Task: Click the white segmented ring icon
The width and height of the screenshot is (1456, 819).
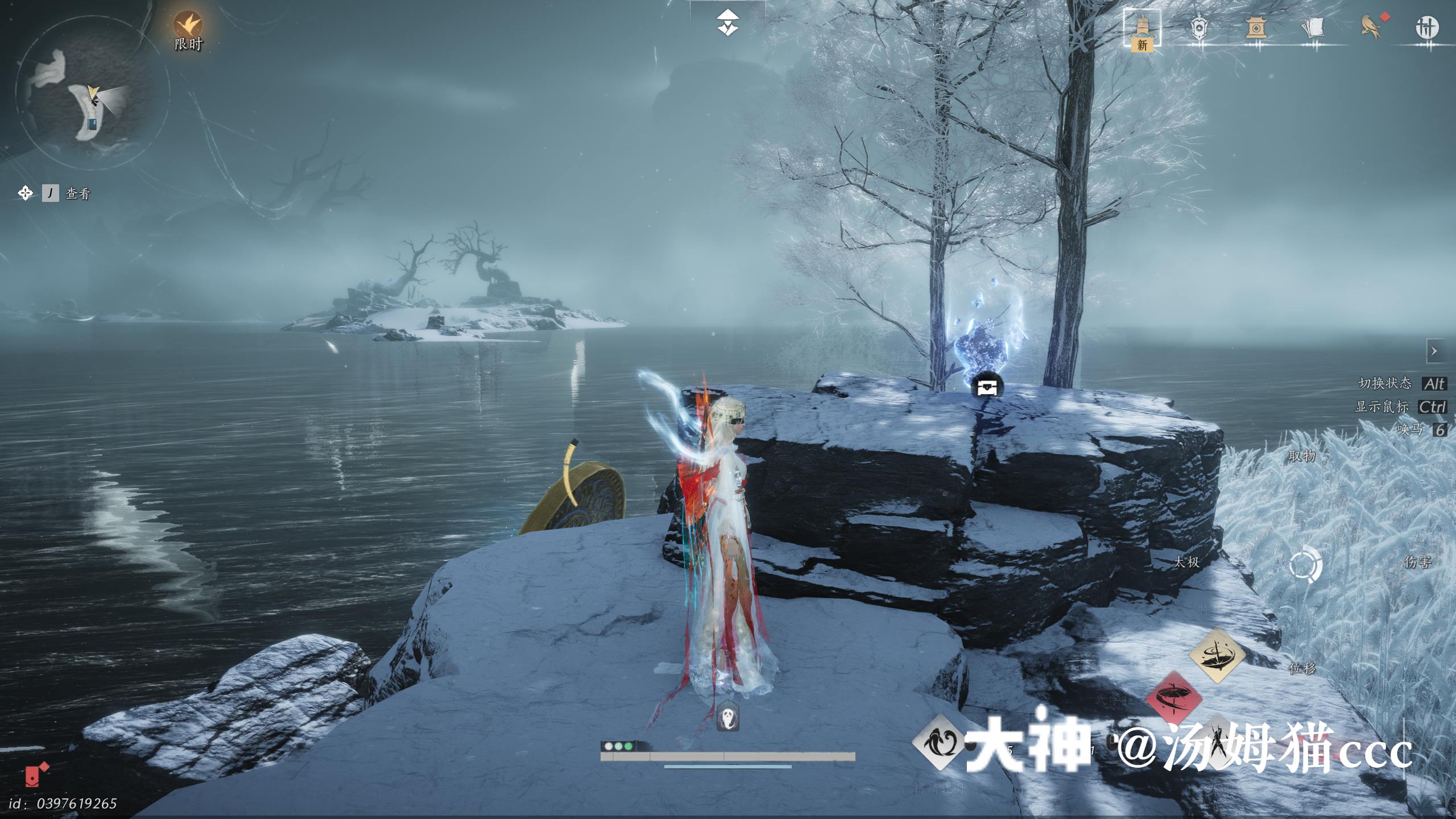Action: 1305,565
